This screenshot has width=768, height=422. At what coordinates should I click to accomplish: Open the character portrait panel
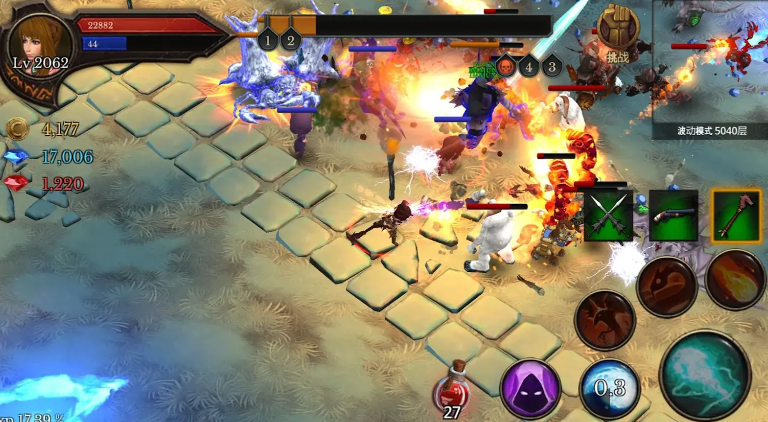click(x=40, y=46)
